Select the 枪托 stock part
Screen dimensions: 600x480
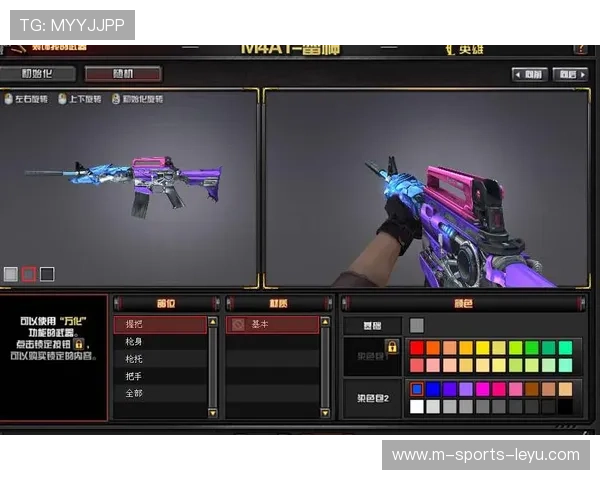(160, 359)
